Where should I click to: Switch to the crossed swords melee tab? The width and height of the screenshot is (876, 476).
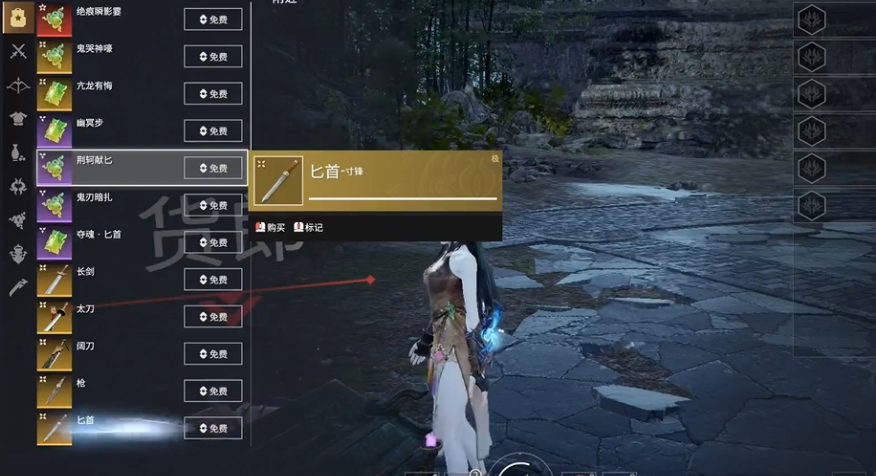click(x=17, y=51)
